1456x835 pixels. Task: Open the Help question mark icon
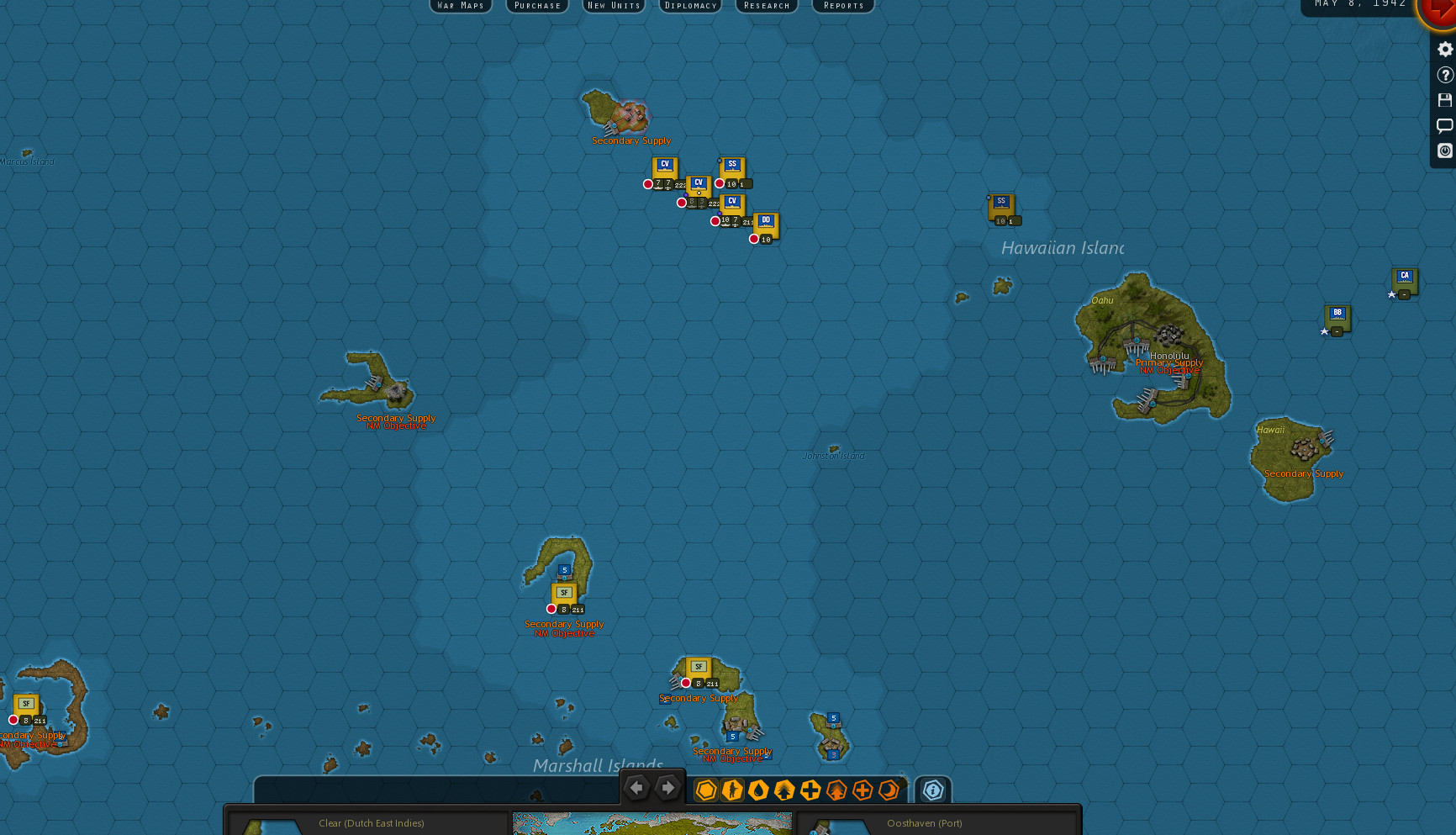[1445, 74]
